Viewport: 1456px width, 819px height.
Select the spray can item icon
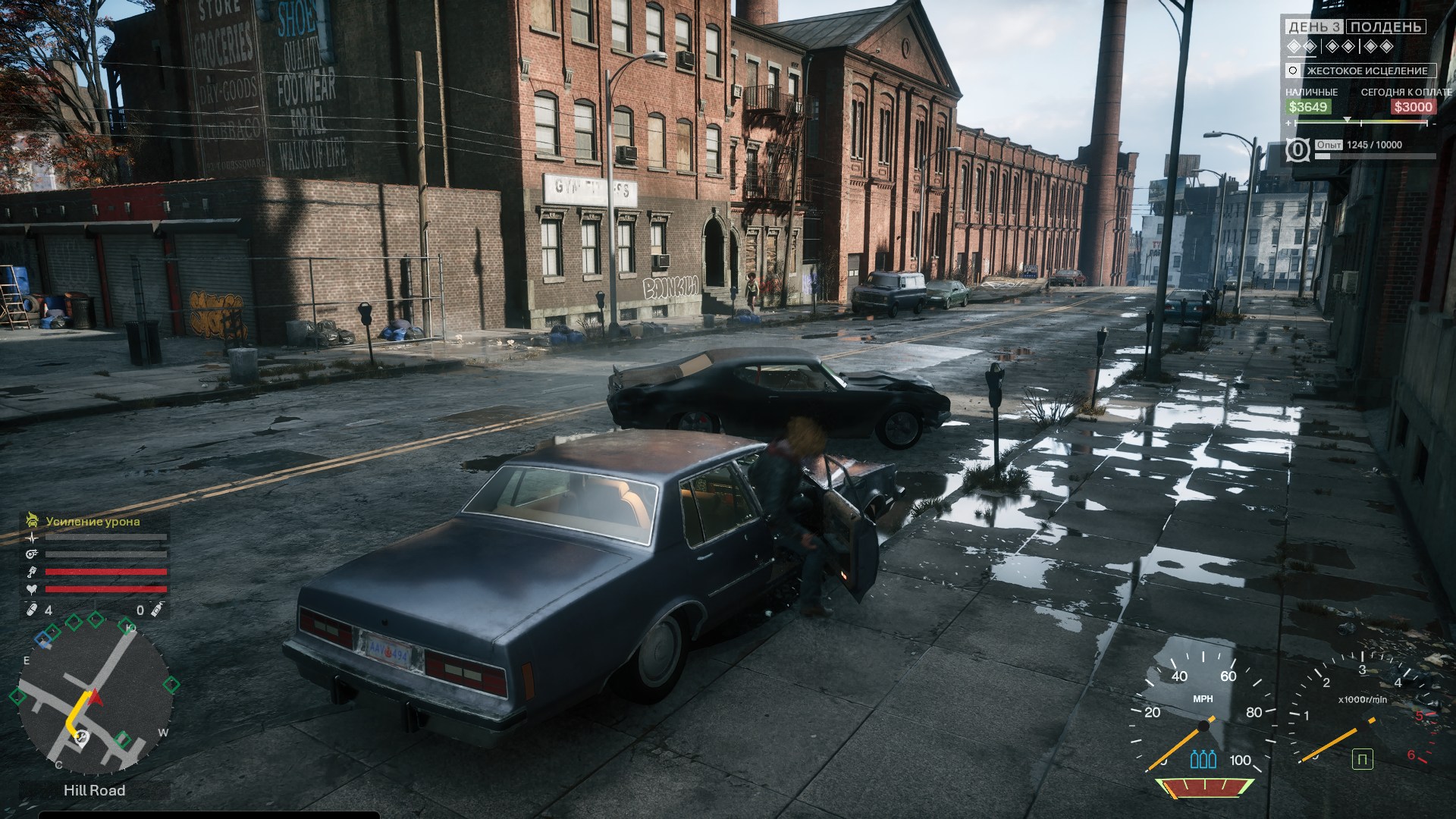(157, 610)
